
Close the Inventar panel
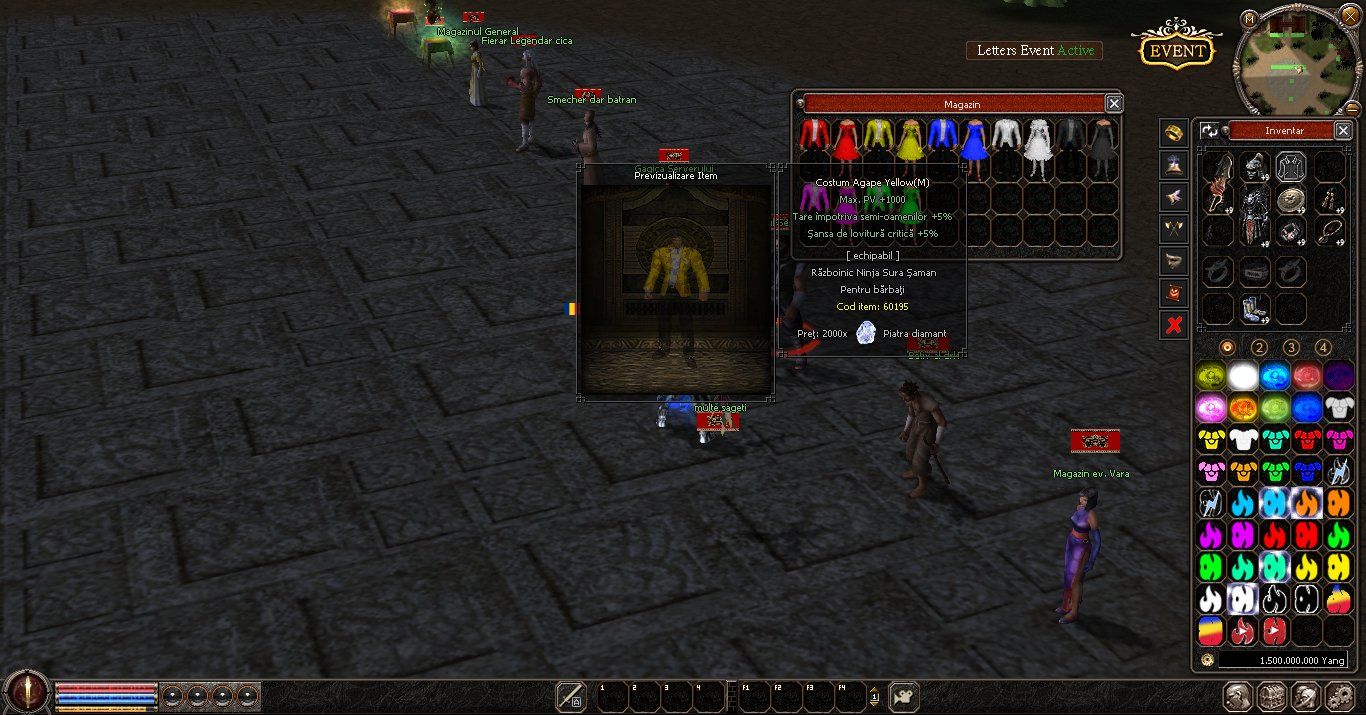click(x=1343, y=130)
